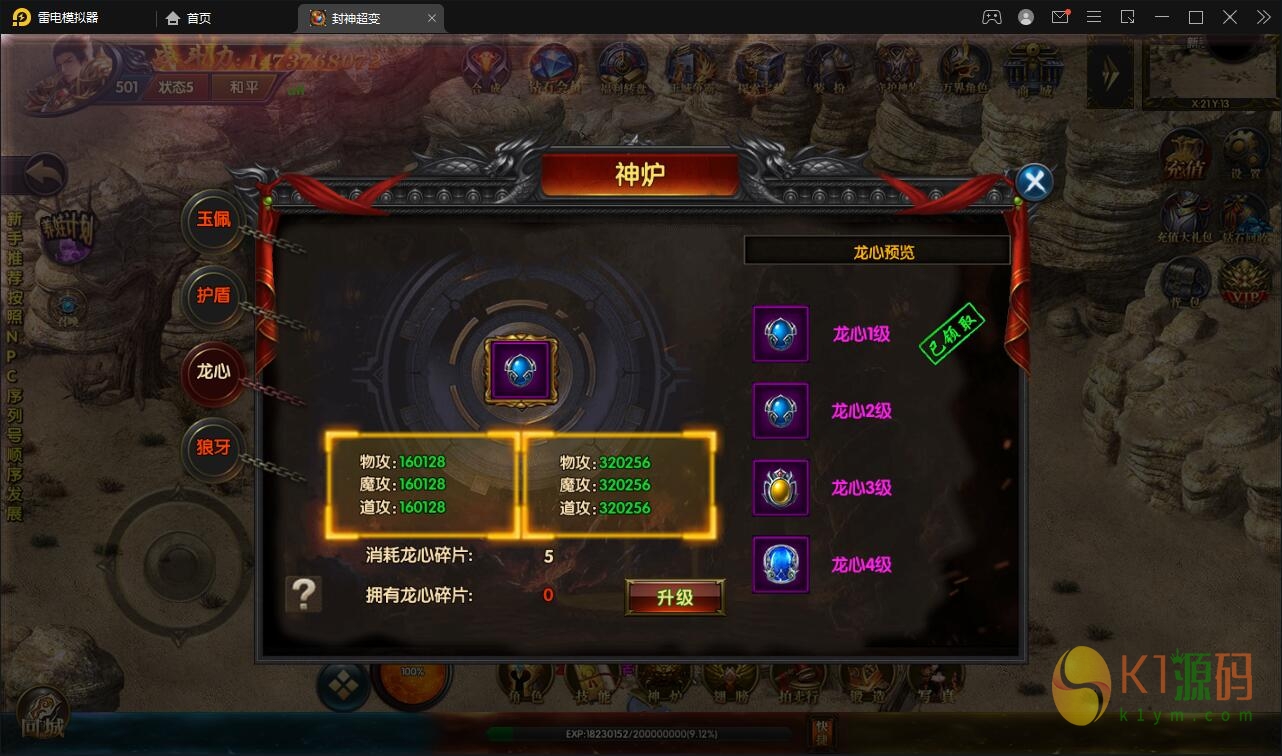Click the 升级 upgrade button
Image resolution: width=1282 pixels, height=756 pixels.
(x=675, y=597)
